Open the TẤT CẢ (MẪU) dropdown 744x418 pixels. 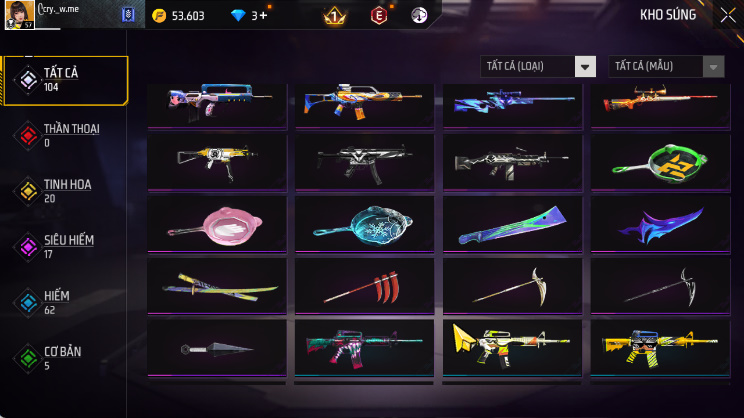(x=666, y=67)
